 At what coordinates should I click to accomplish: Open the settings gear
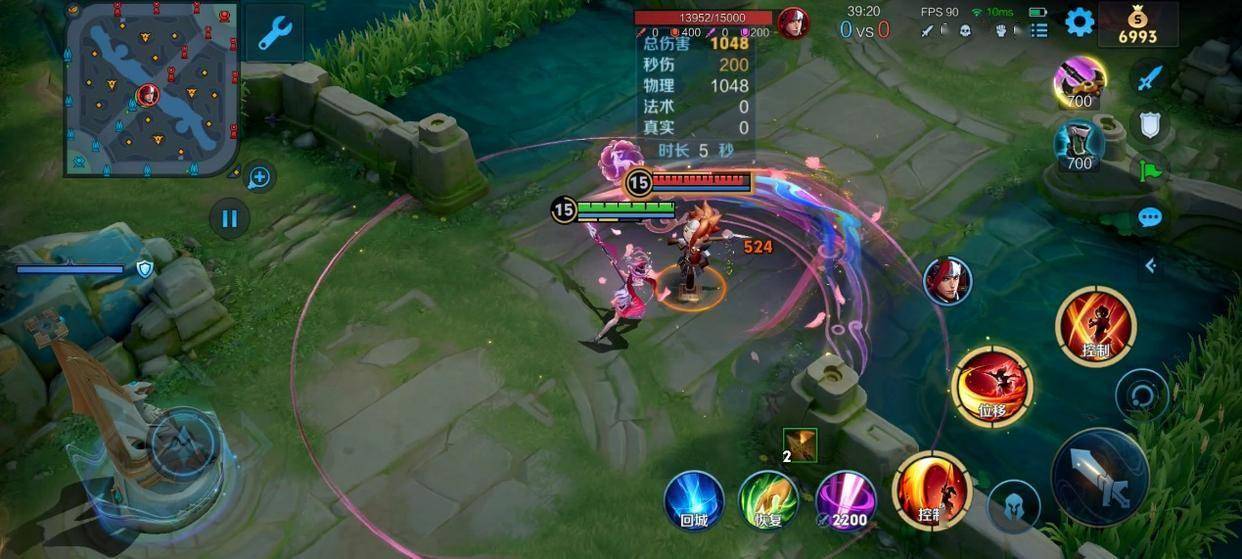1079,22
